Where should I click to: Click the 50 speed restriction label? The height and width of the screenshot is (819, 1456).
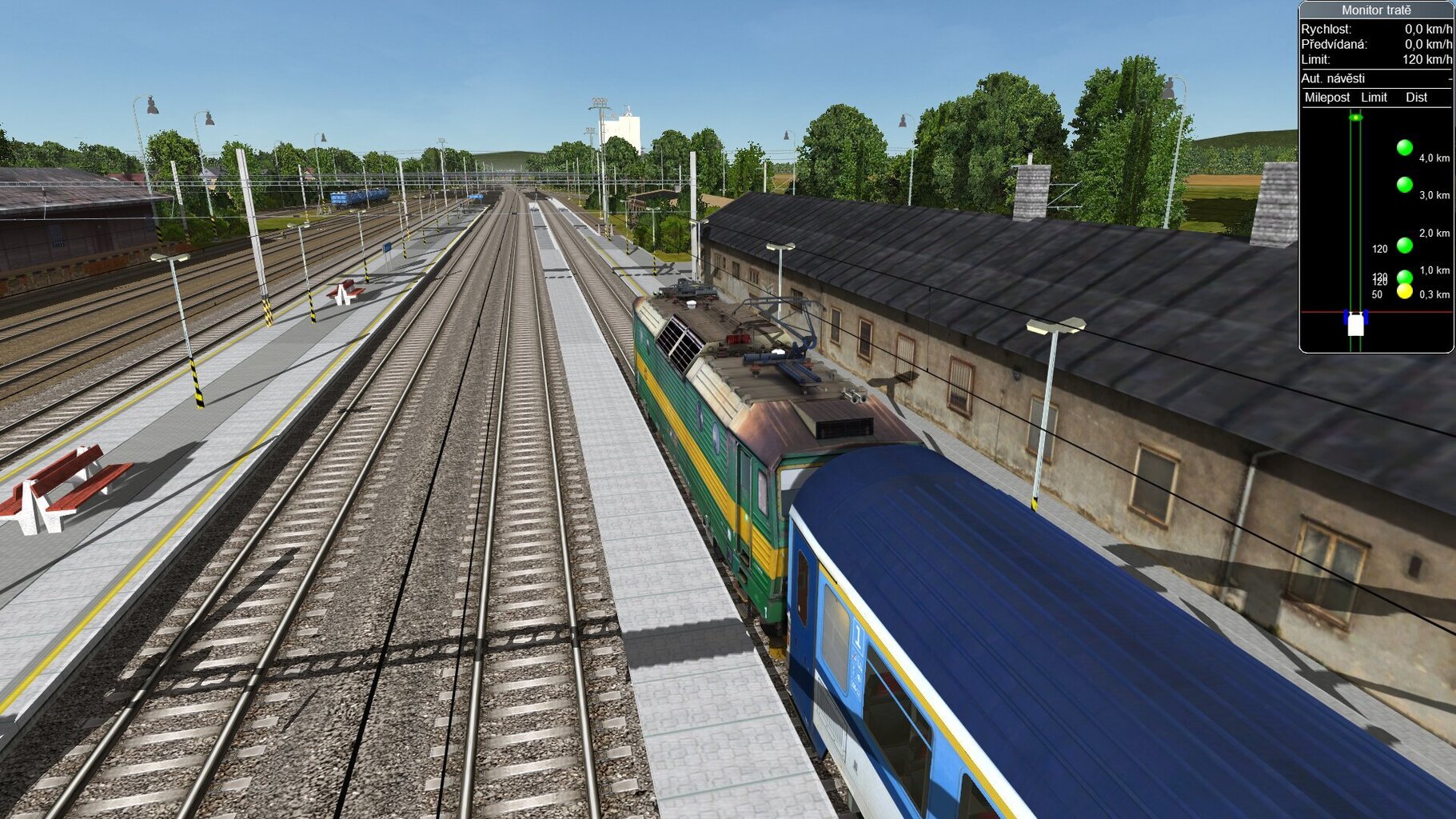point(1378,294)
